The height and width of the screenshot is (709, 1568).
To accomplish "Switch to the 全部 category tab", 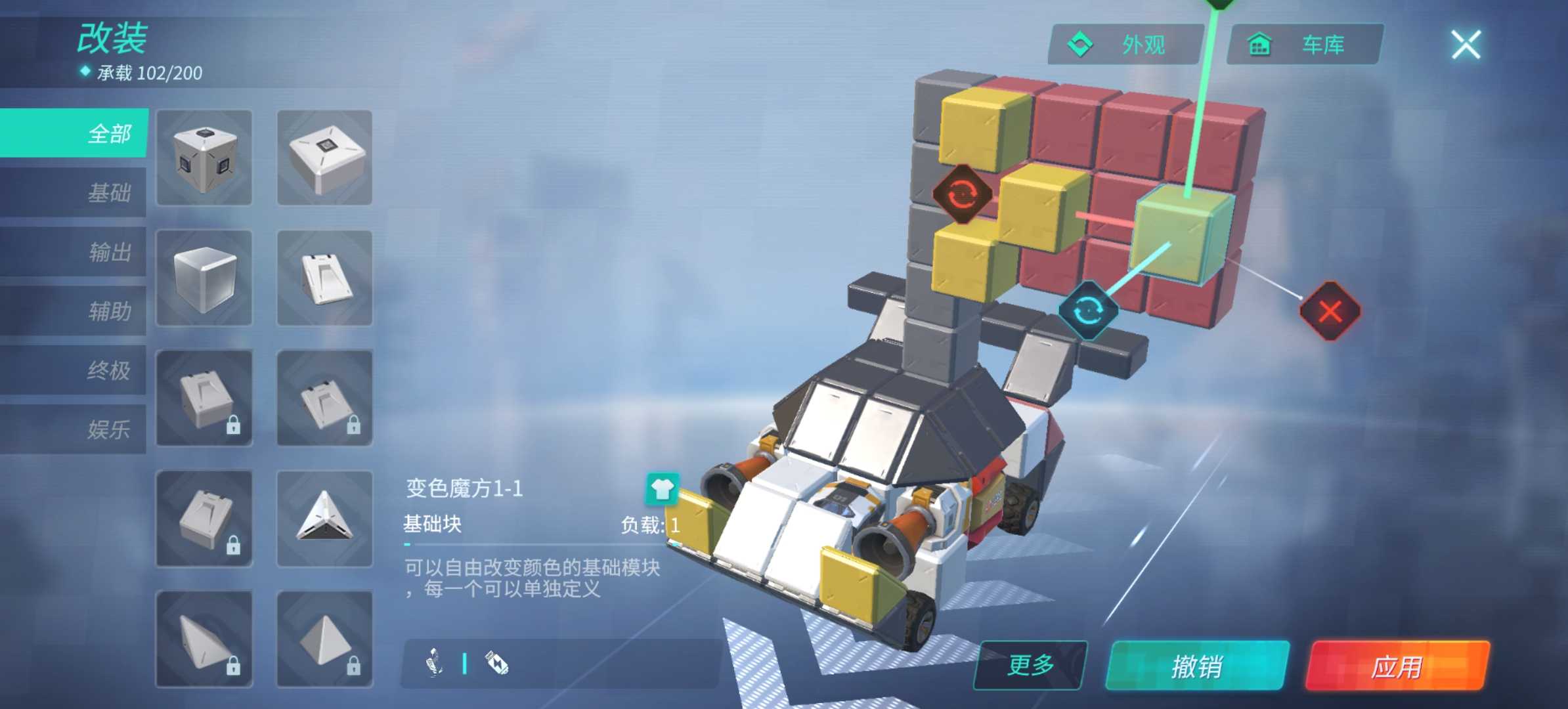I will (76, 133).
